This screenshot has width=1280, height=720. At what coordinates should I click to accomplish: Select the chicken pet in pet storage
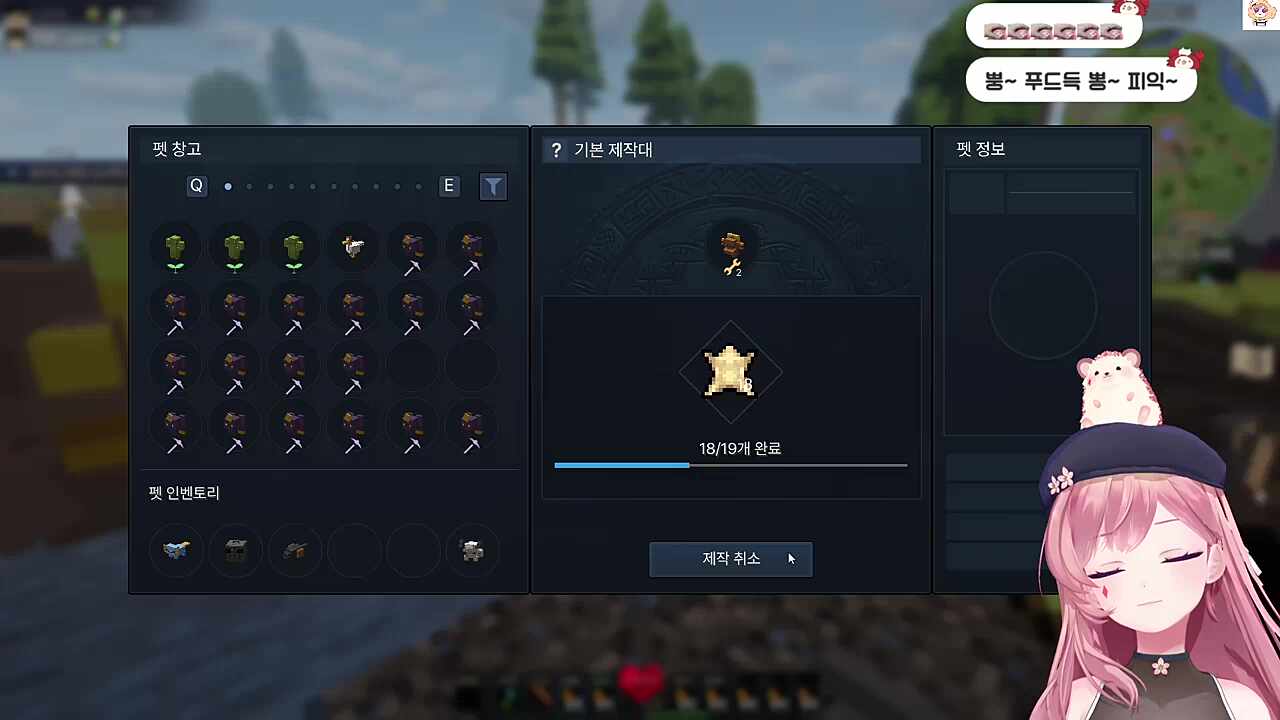click(353, 247)
